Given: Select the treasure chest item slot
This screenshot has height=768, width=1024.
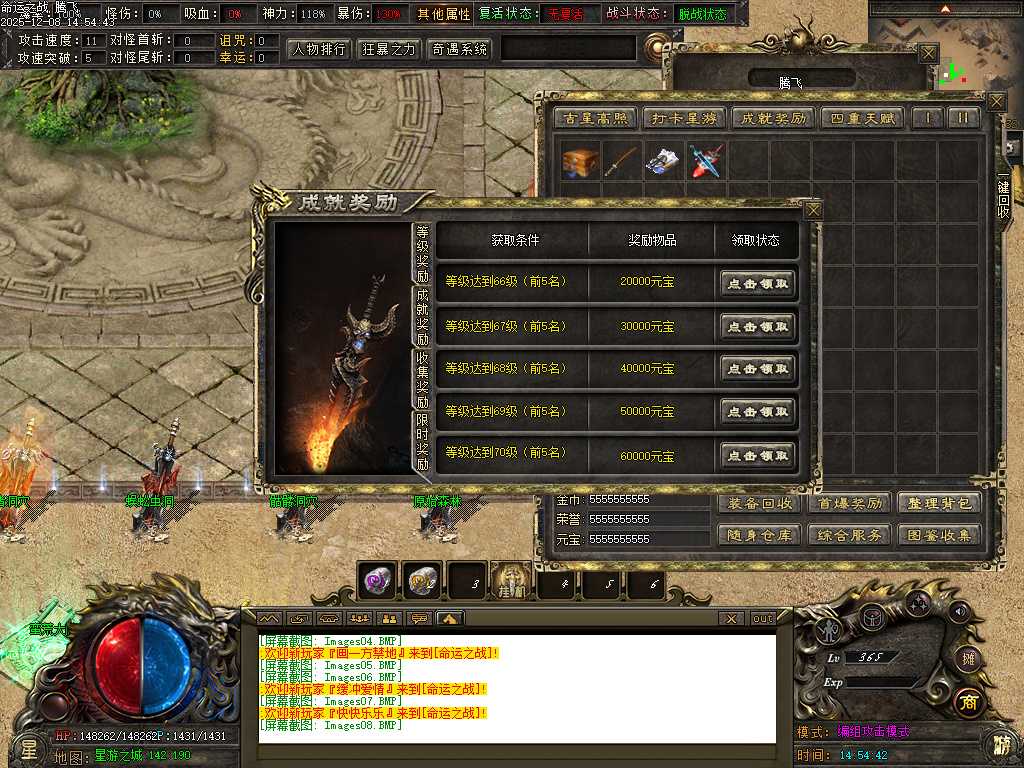Looking at the screenshot, I should 579,161.
